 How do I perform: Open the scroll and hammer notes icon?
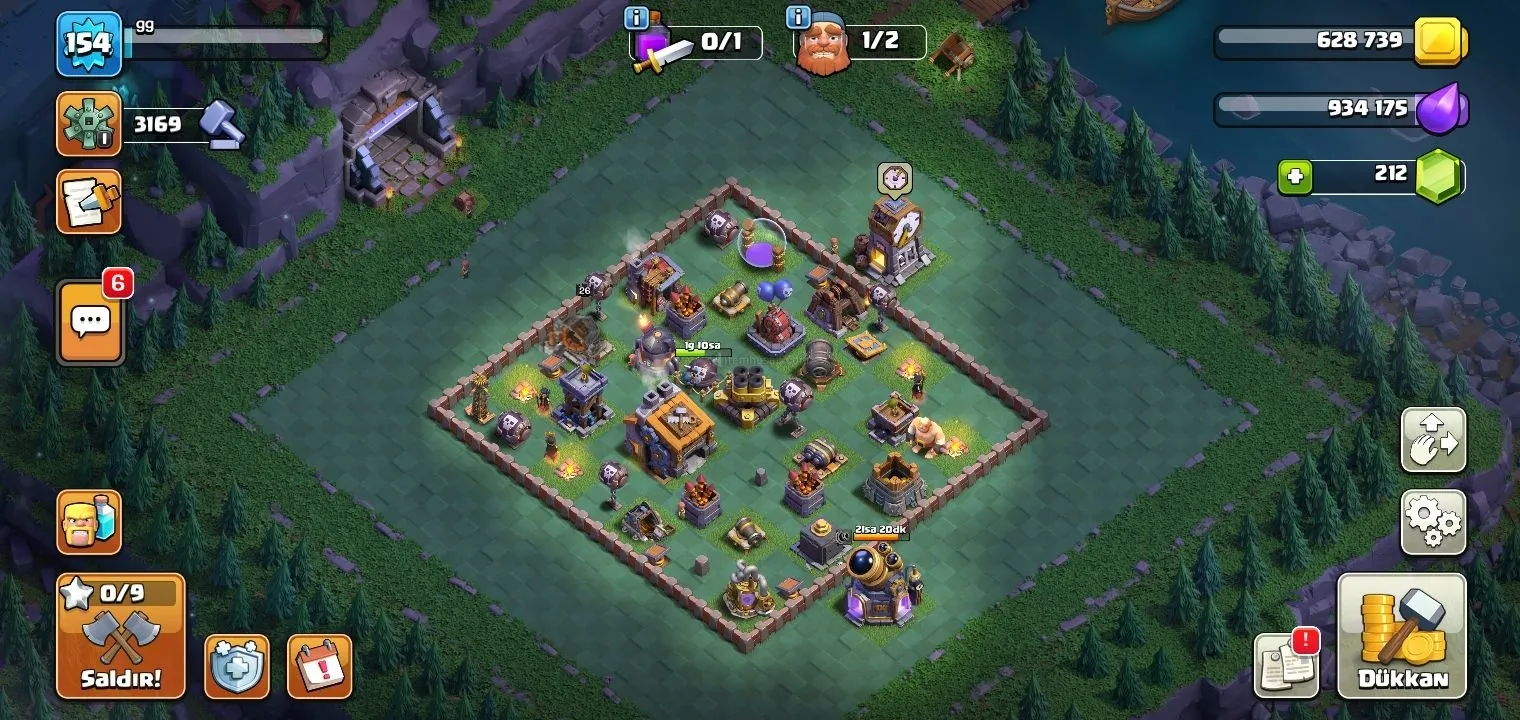point(89,201)
